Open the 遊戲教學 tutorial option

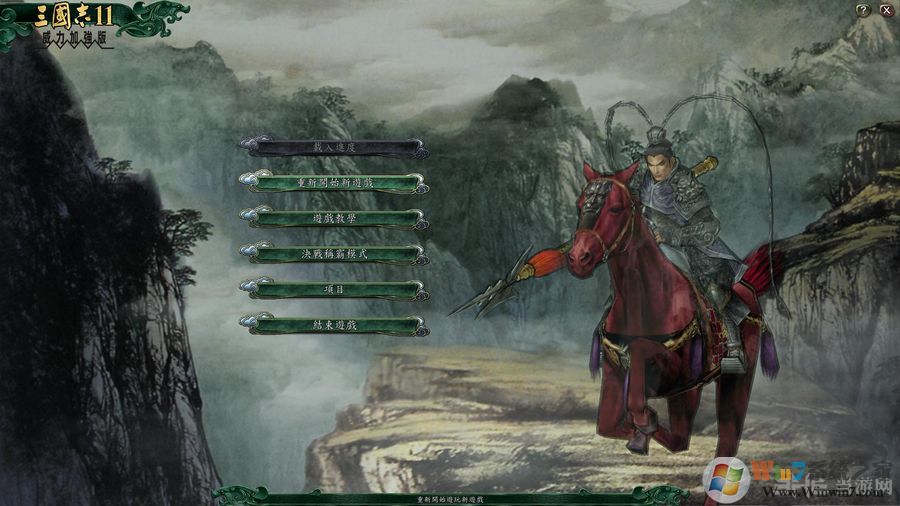click(x=334, y=218)
